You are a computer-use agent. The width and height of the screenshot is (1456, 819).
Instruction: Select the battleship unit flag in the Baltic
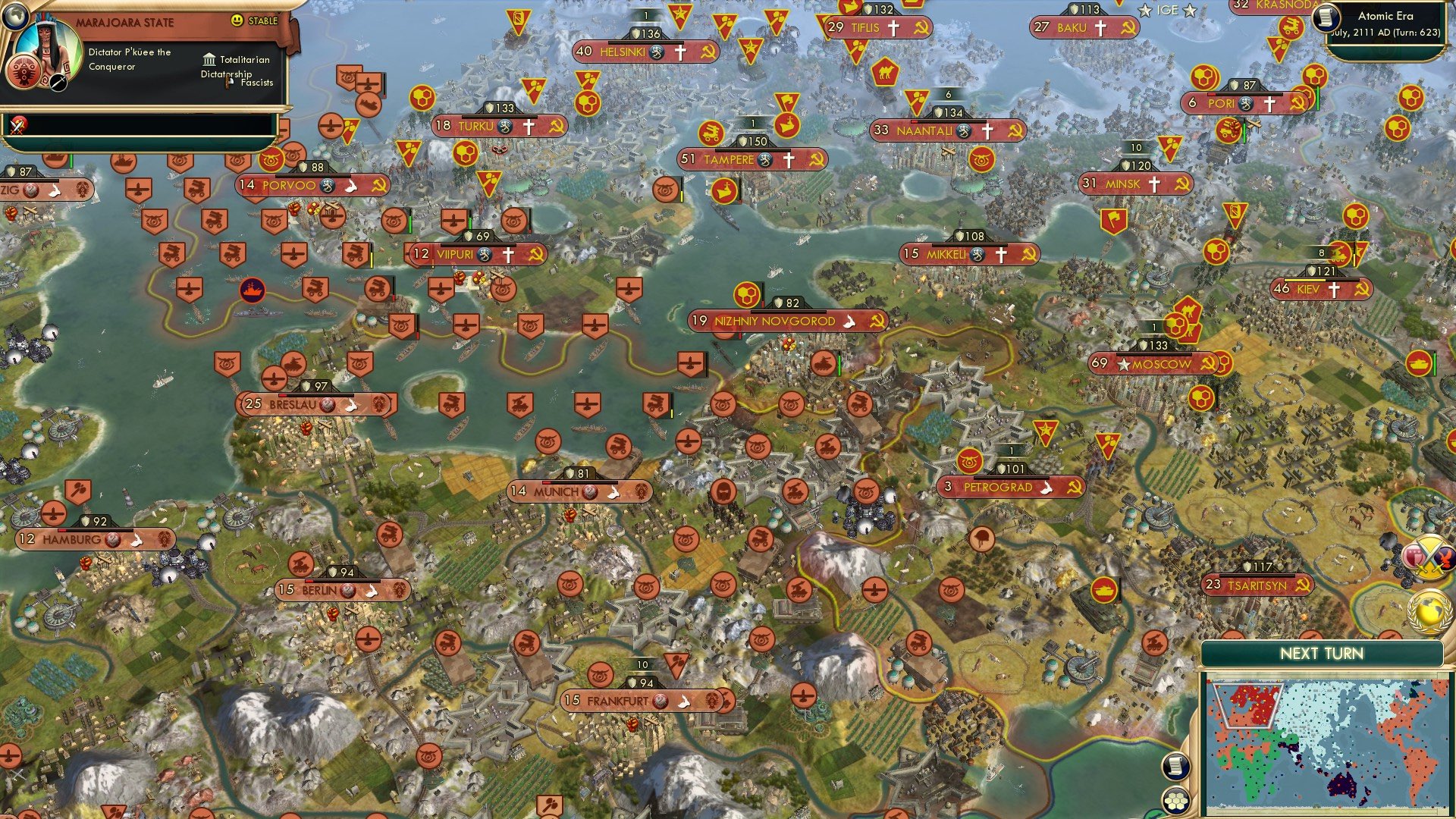tap(253, 290)
